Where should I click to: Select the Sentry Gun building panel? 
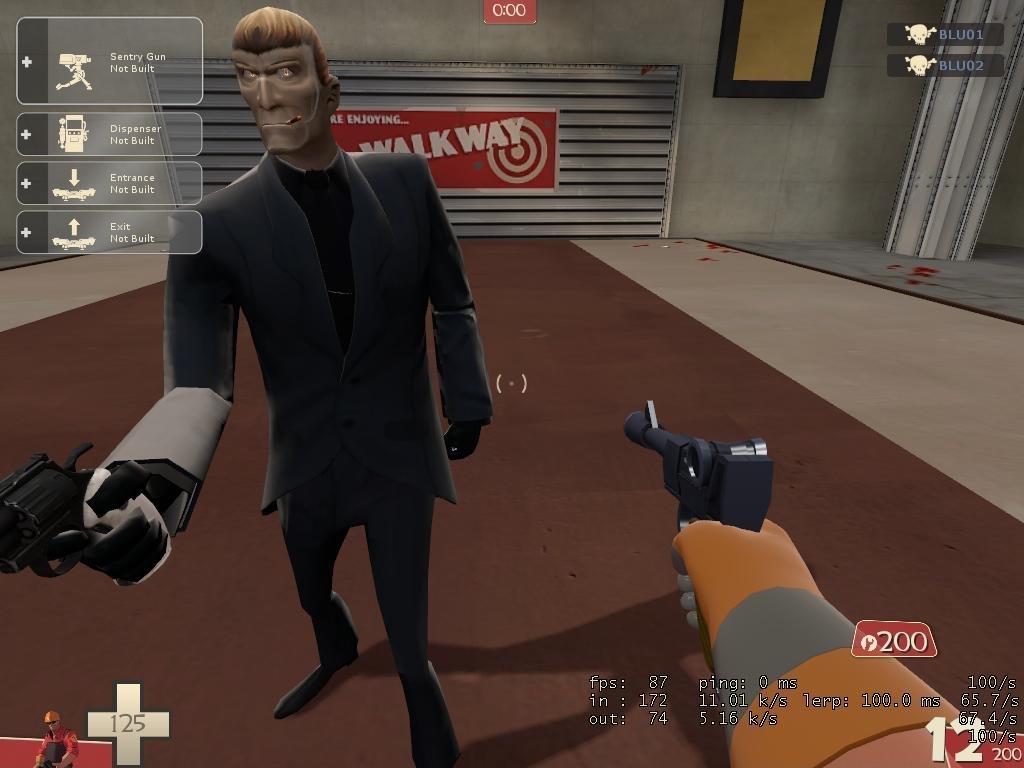point(110,62)
